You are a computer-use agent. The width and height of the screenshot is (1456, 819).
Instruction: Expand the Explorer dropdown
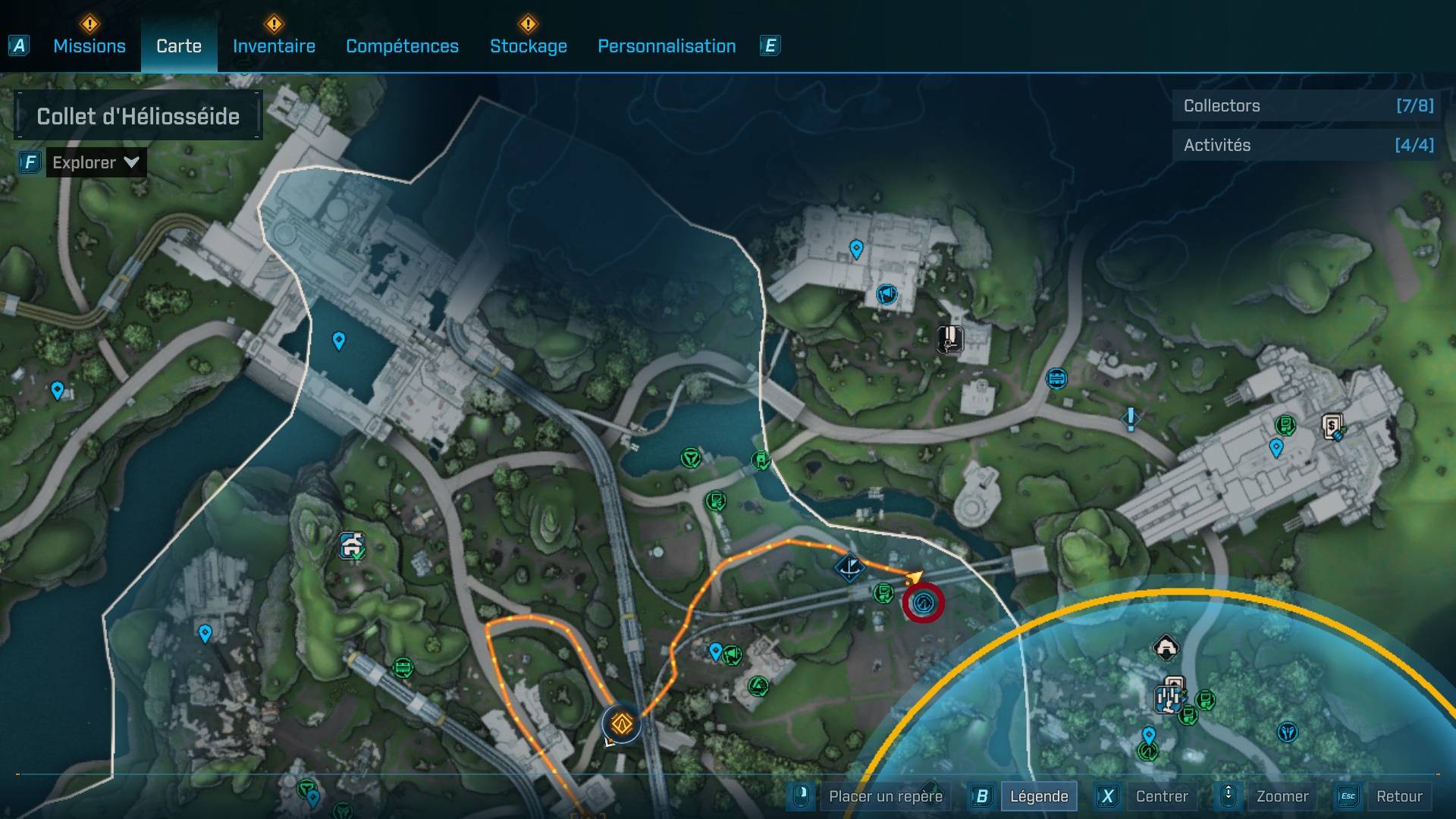[96, 162]
